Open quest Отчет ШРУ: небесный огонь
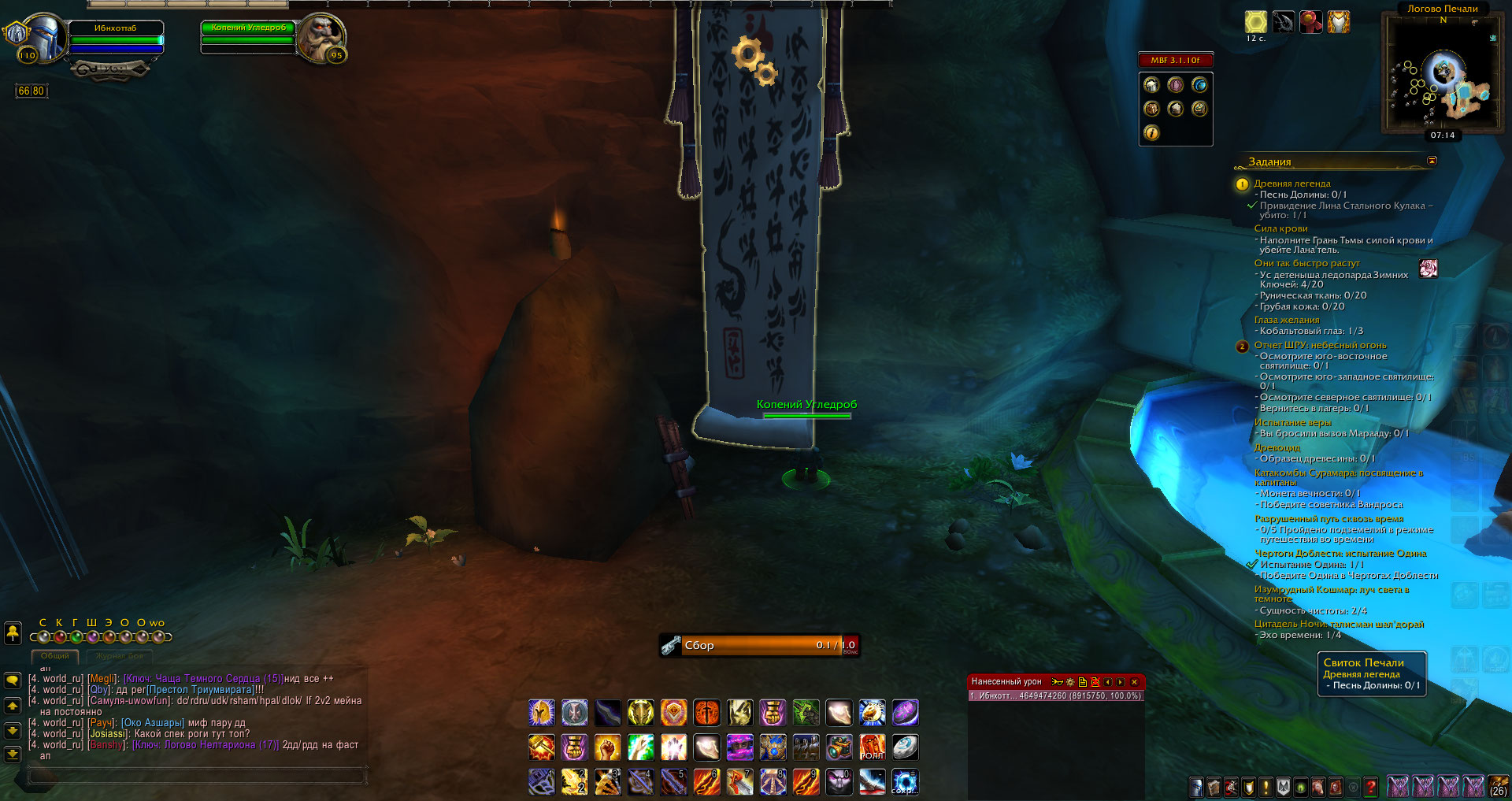This screenshot has height=801, width=1512. 1320,345
